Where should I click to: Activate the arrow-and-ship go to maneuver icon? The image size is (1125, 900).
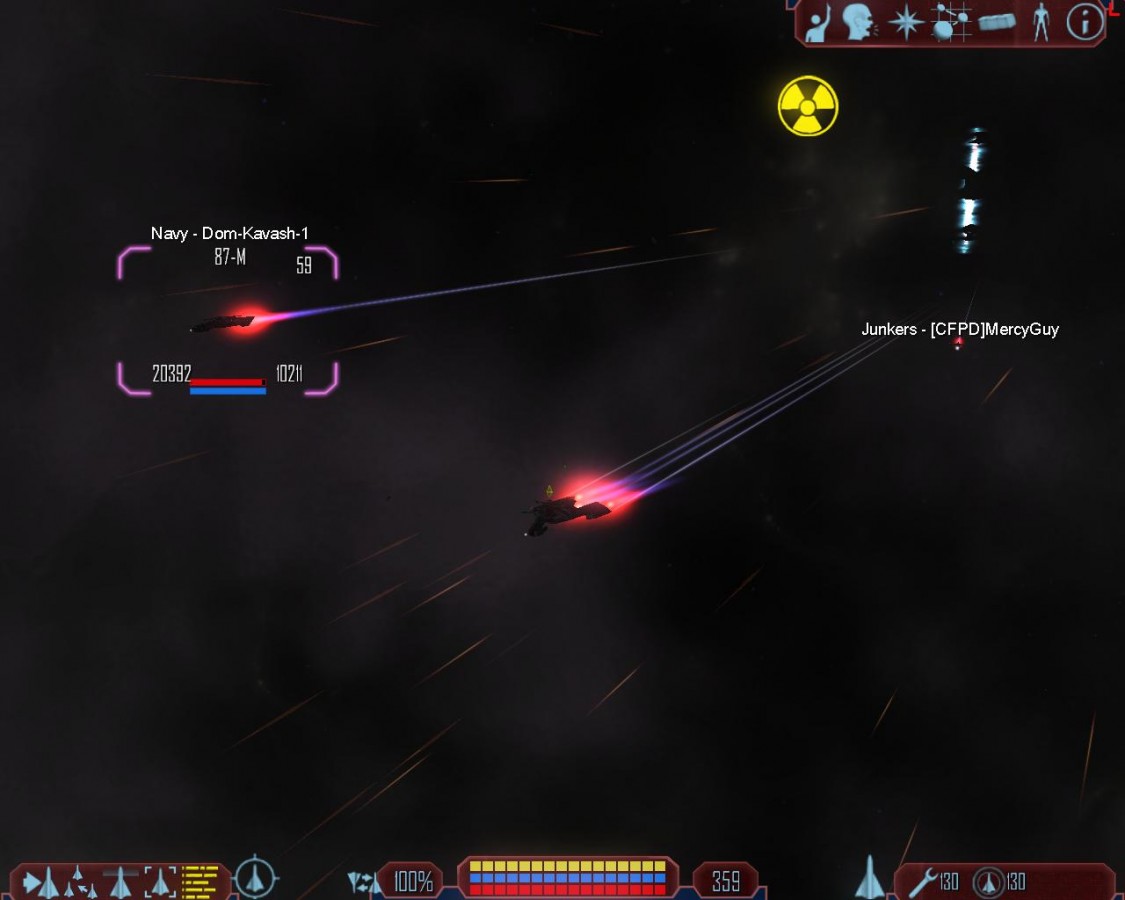41,882
